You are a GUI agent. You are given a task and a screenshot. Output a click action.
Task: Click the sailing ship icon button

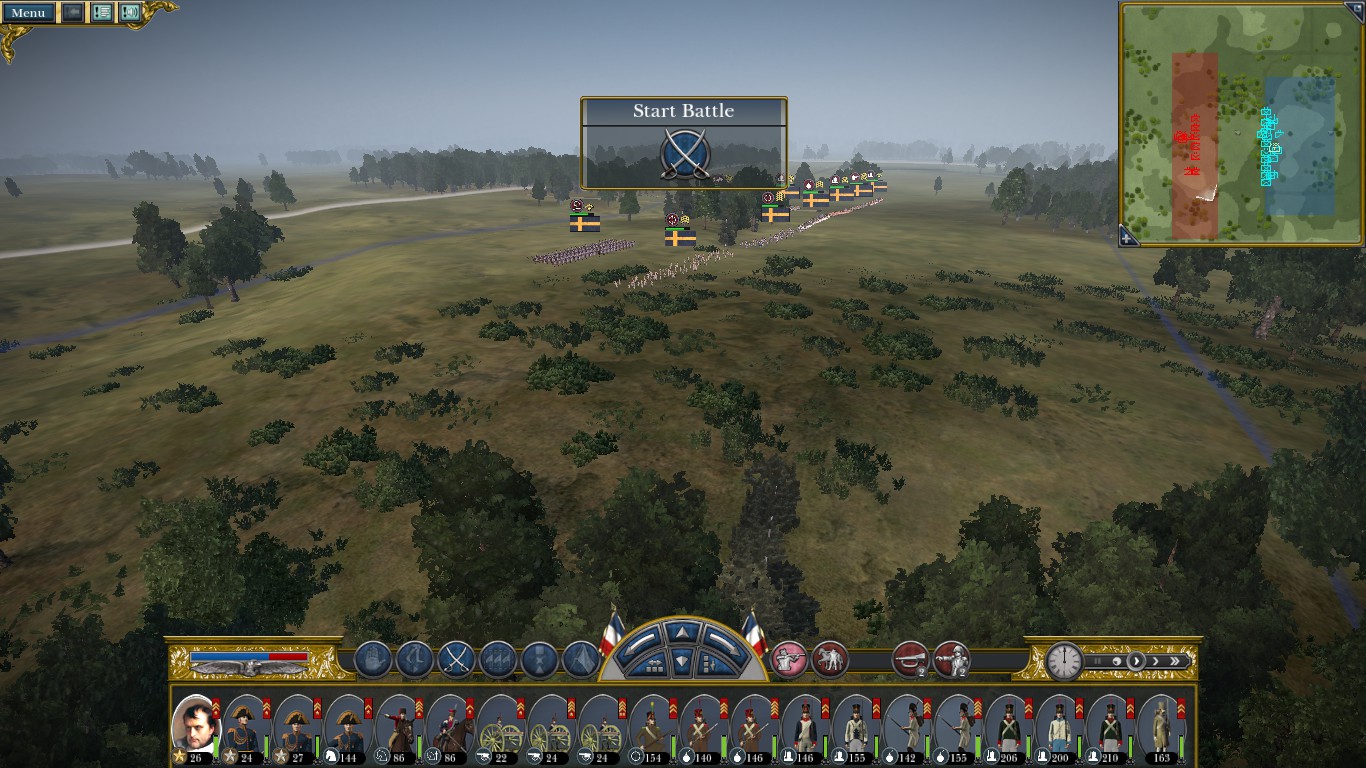(498, 660)
